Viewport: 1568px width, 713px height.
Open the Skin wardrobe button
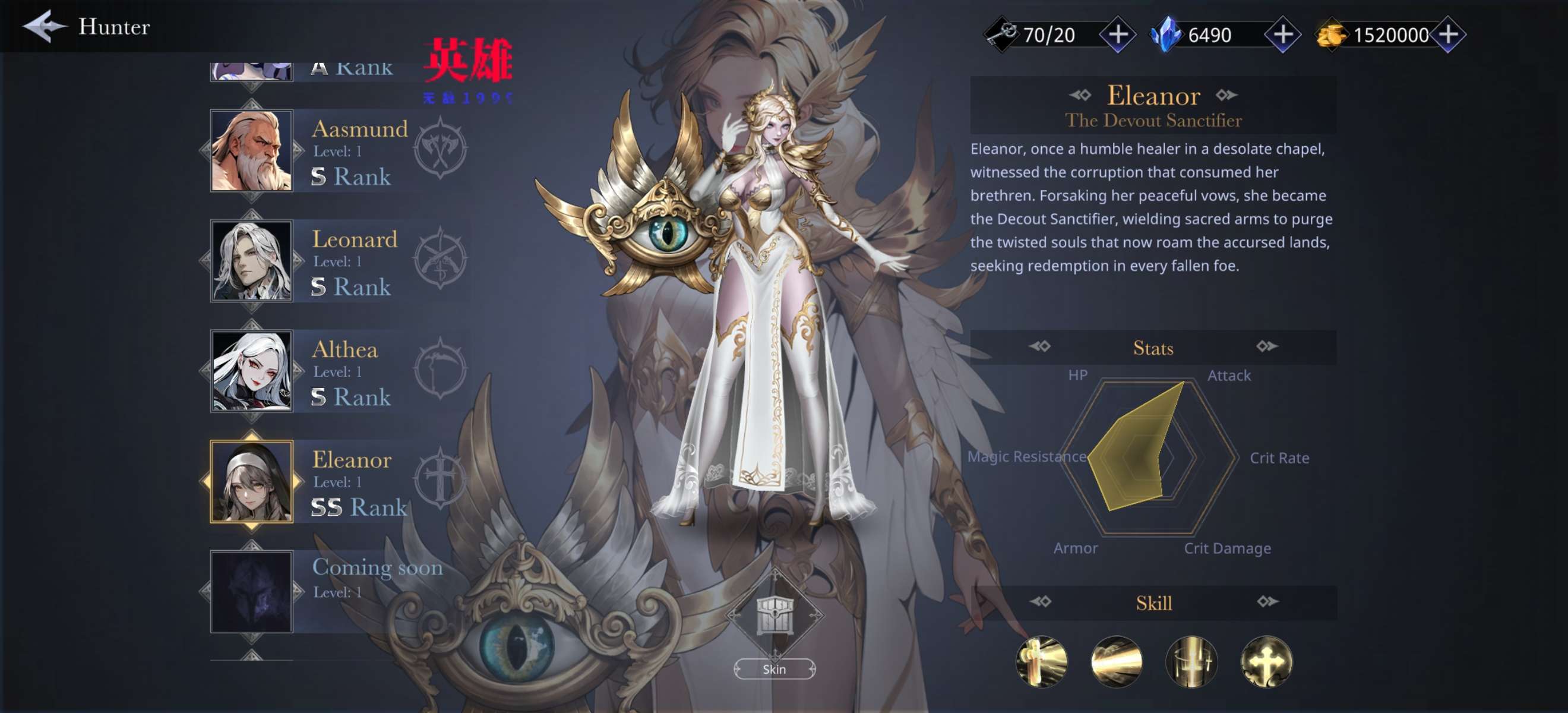click(774, 668)
